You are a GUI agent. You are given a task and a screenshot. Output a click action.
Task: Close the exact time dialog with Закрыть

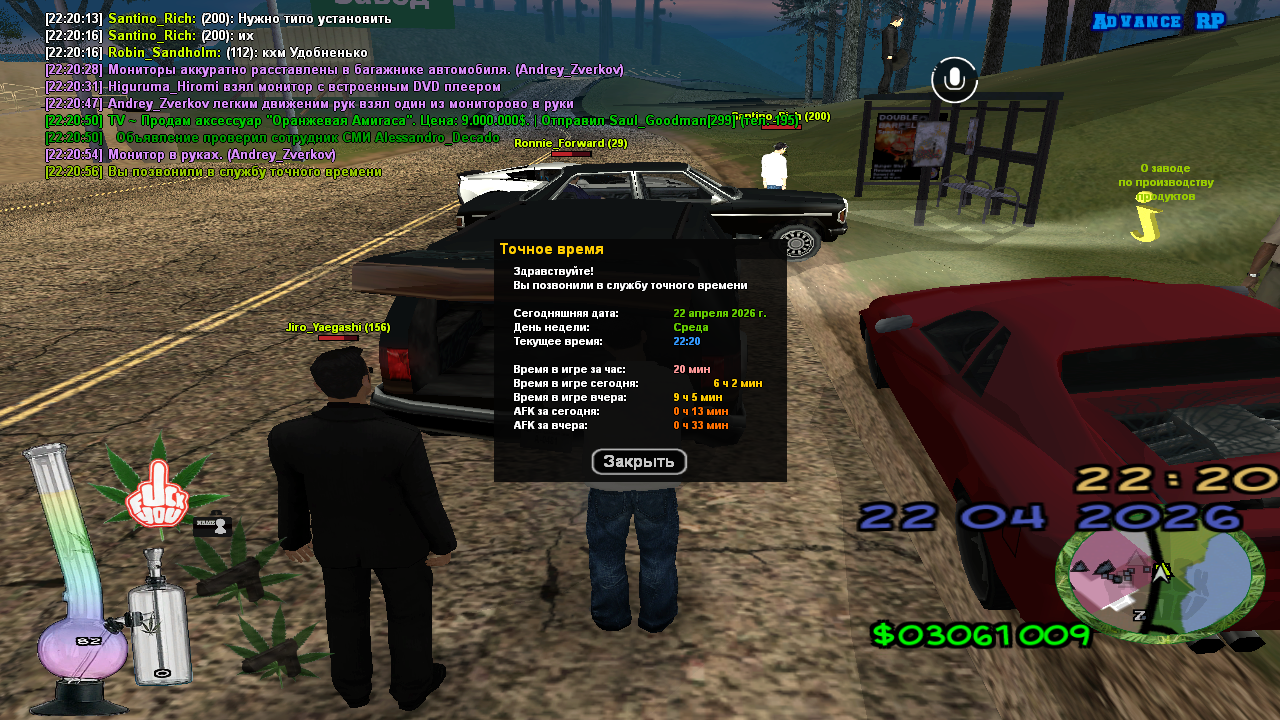click(639, 462)
